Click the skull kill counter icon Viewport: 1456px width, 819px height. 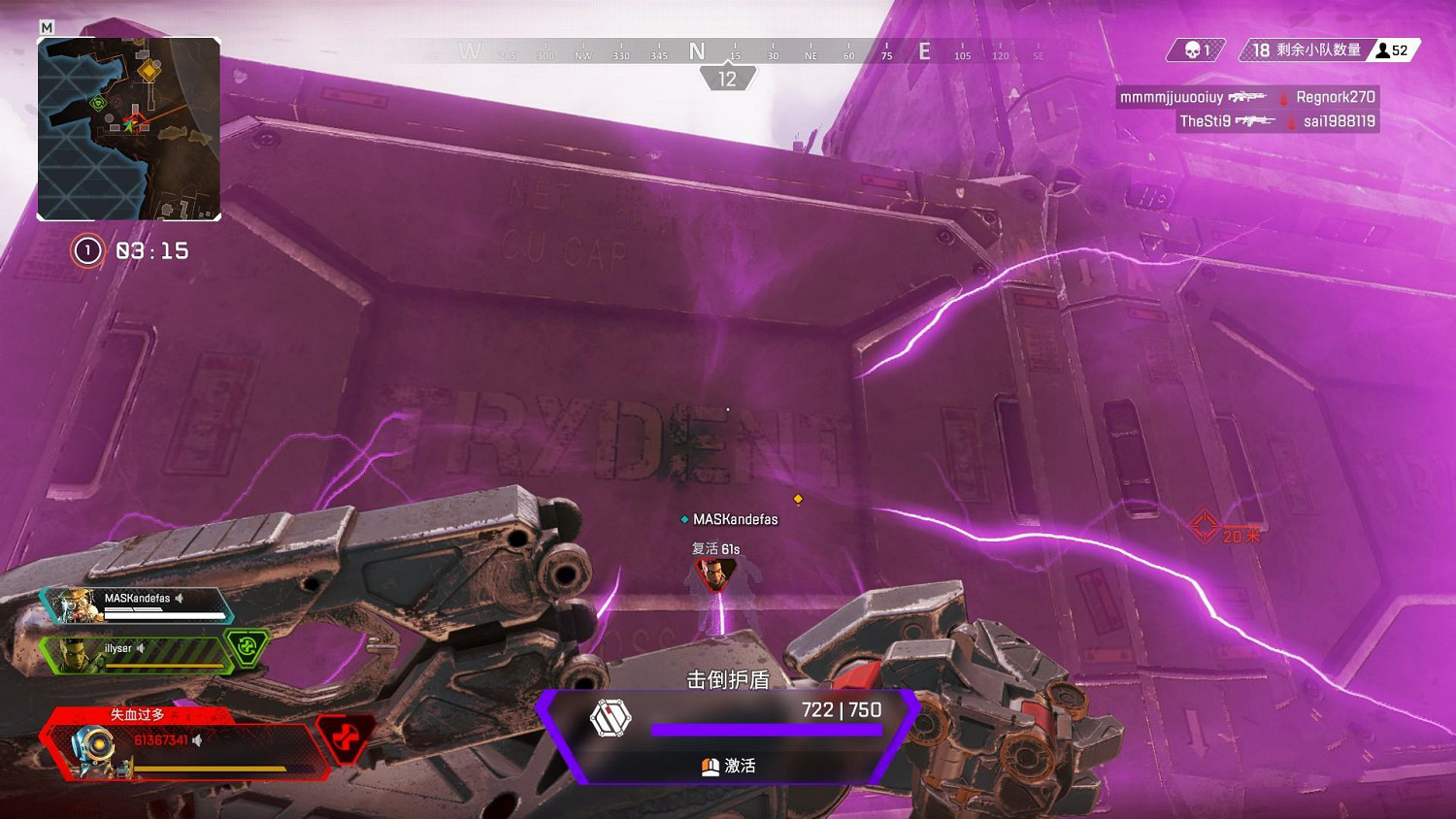pos(1191,49)
